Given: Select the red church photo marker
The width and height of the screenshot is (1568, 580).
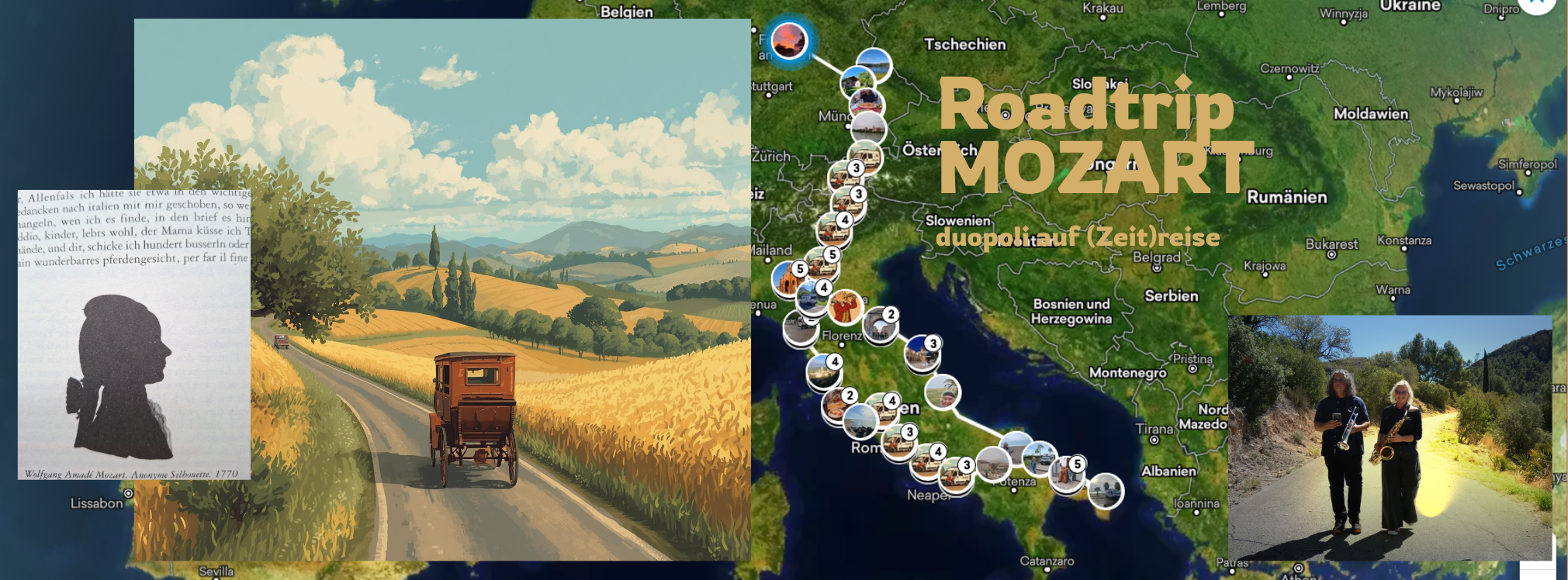Looking at the screenshot, I should 788,279.
